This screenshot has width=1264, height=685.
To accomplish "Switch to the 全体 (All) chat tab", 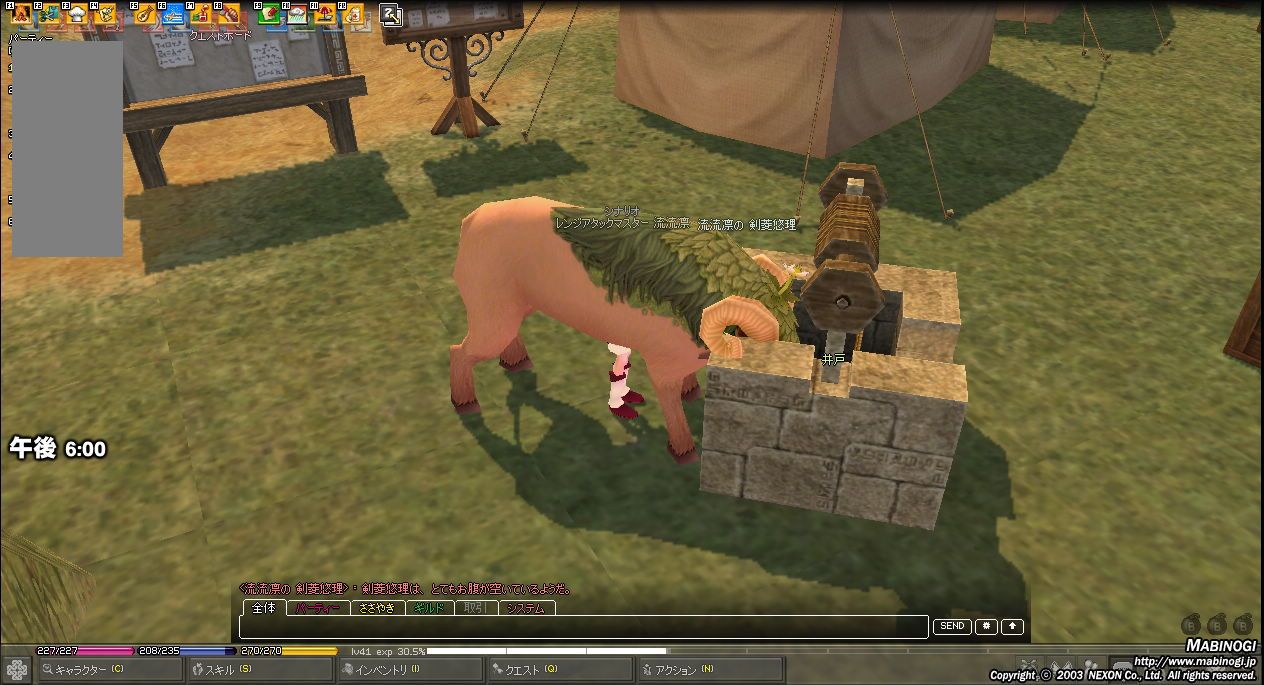I will [264, 608].
